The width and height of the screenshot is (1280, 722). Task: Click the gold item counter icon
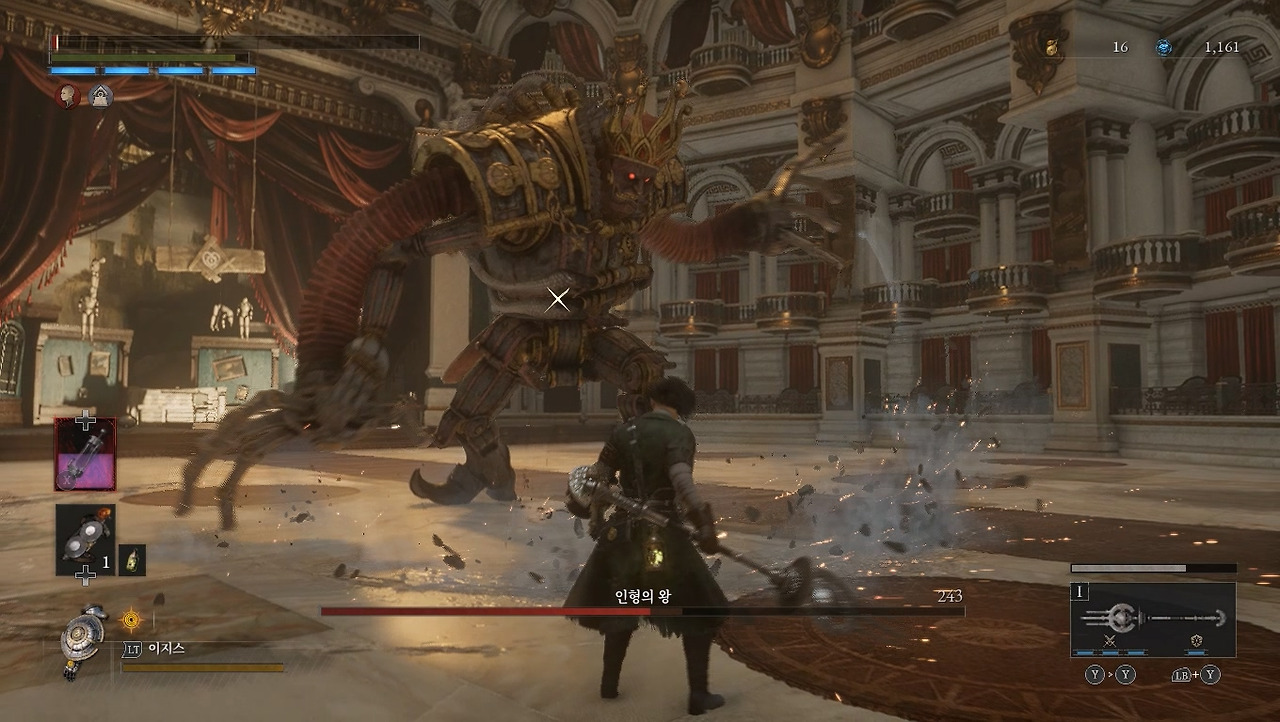coord(1052,47)
